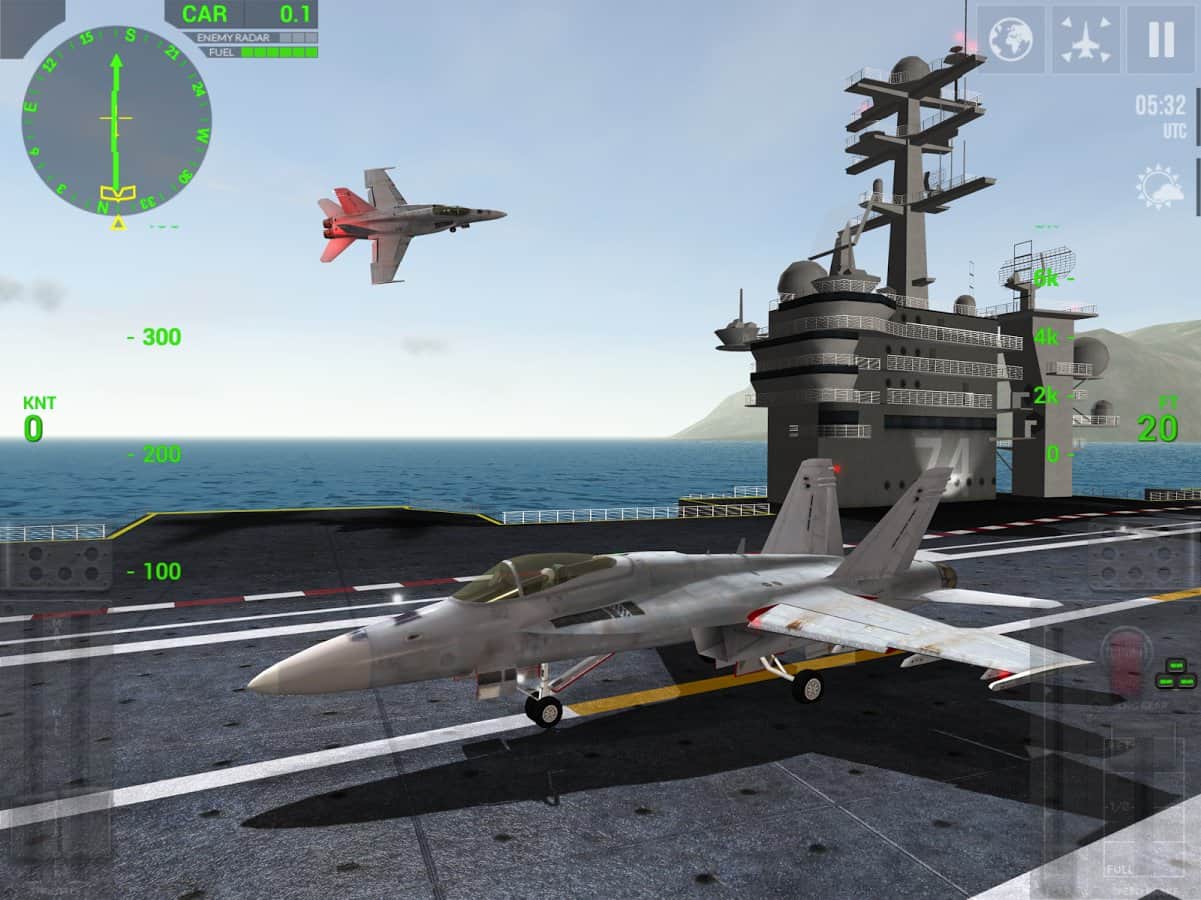This screenshot has height=900, width=1201.
Task: Click the CAR navigation target label
Action: pos(205,14)
